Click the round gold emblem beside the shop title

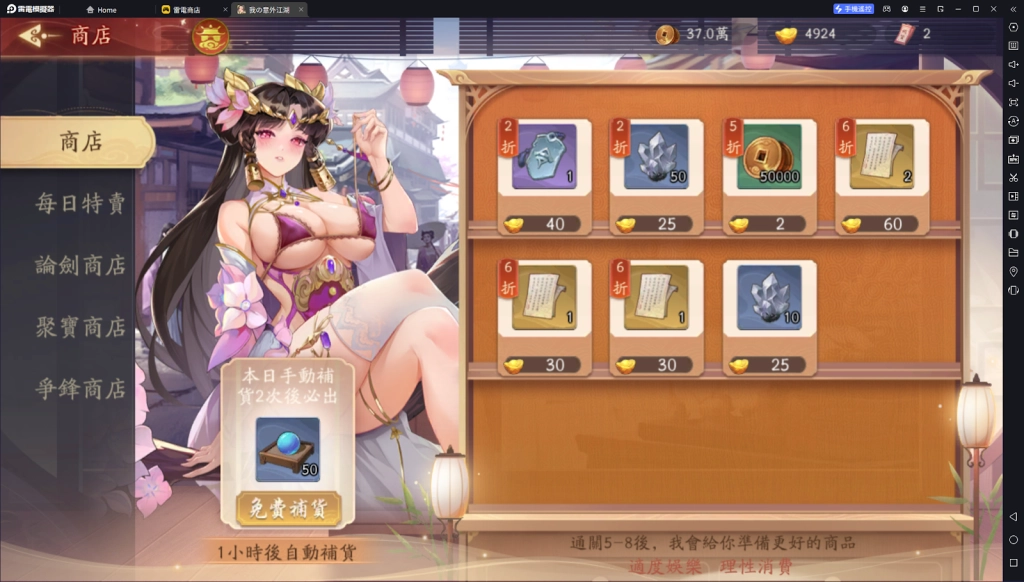(x=210, y=37)
